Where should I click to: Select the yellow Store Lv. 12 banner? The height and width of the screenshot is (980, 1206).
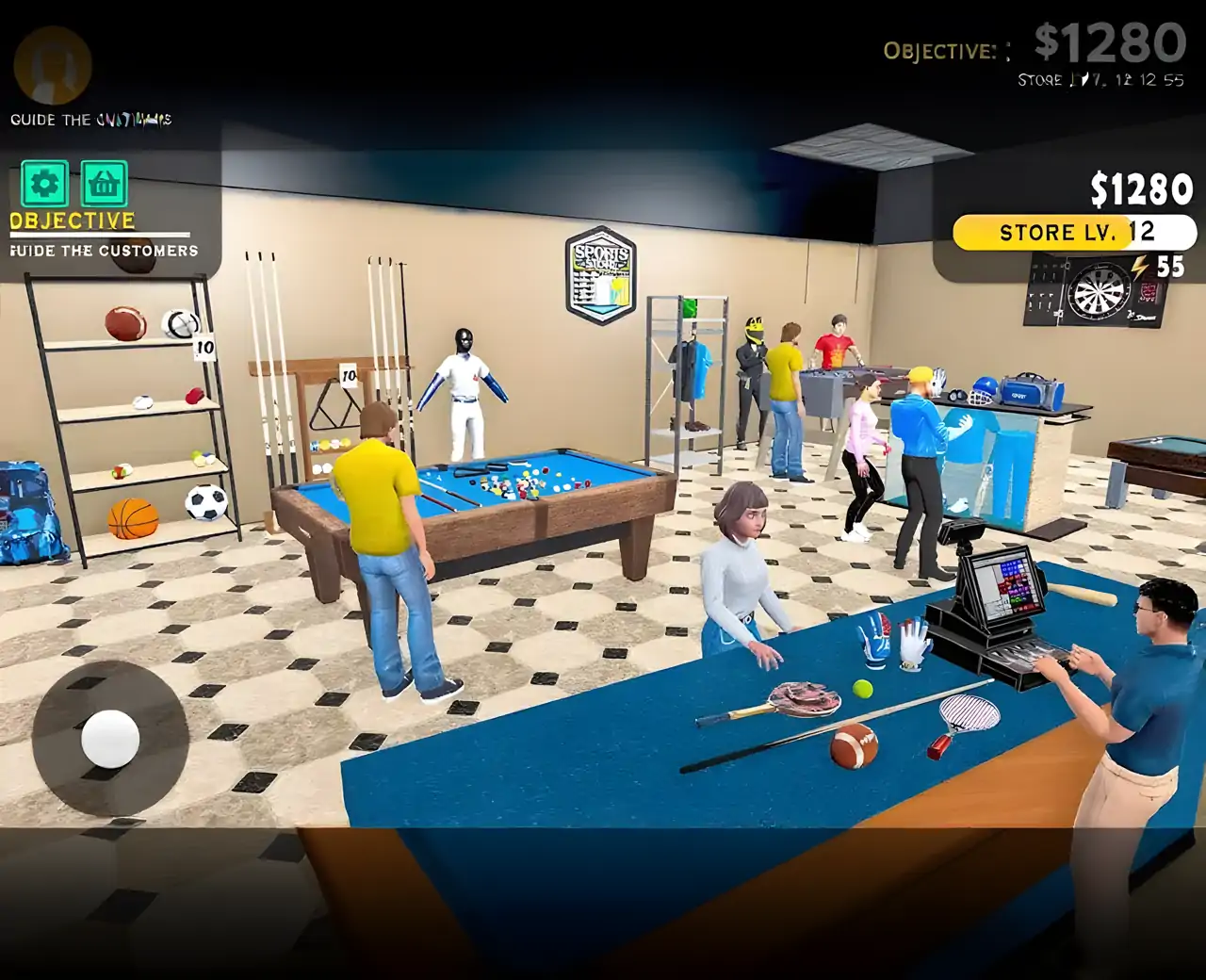point(1073,233)
